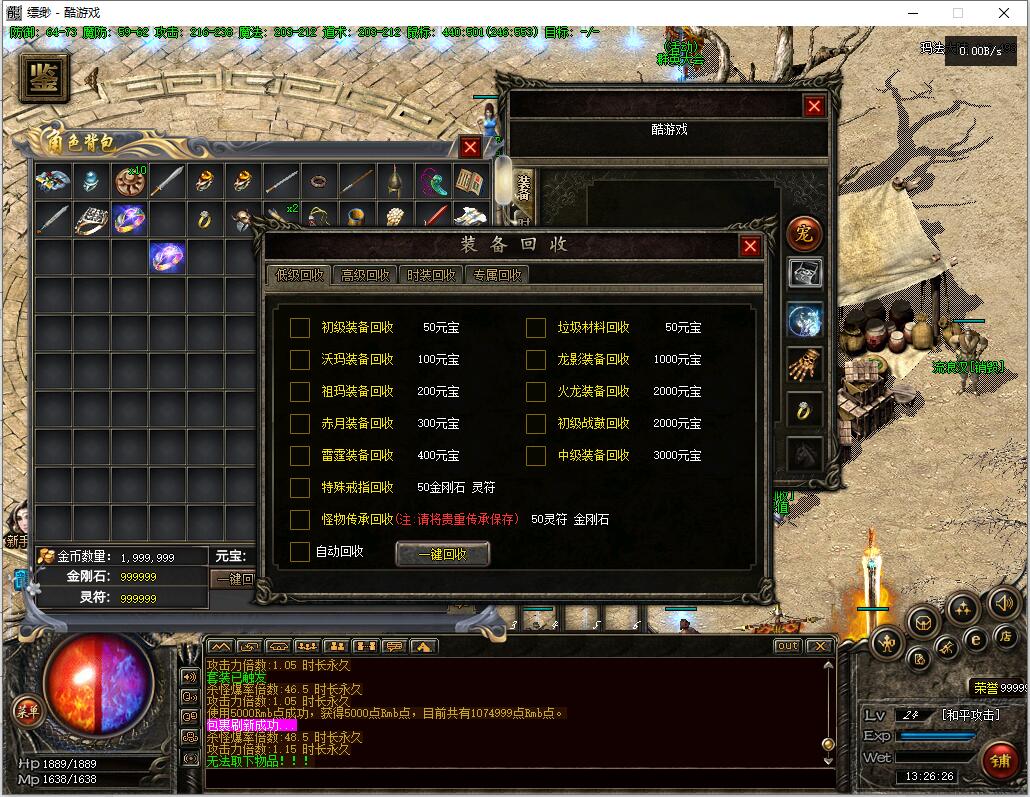Click the round 宠 pet button
1030x797 pixels.
[804, 234]
